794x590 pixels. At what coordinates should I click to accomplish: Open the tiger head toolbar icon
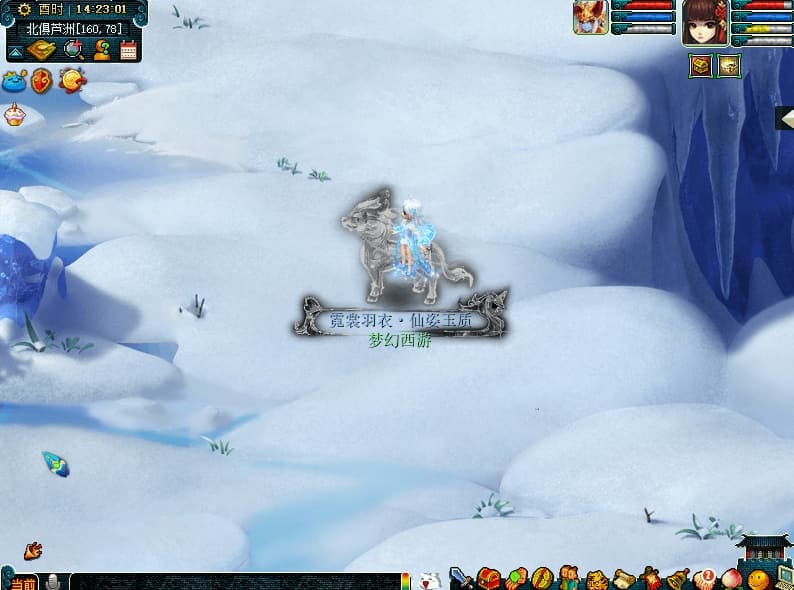coord(595,579)
